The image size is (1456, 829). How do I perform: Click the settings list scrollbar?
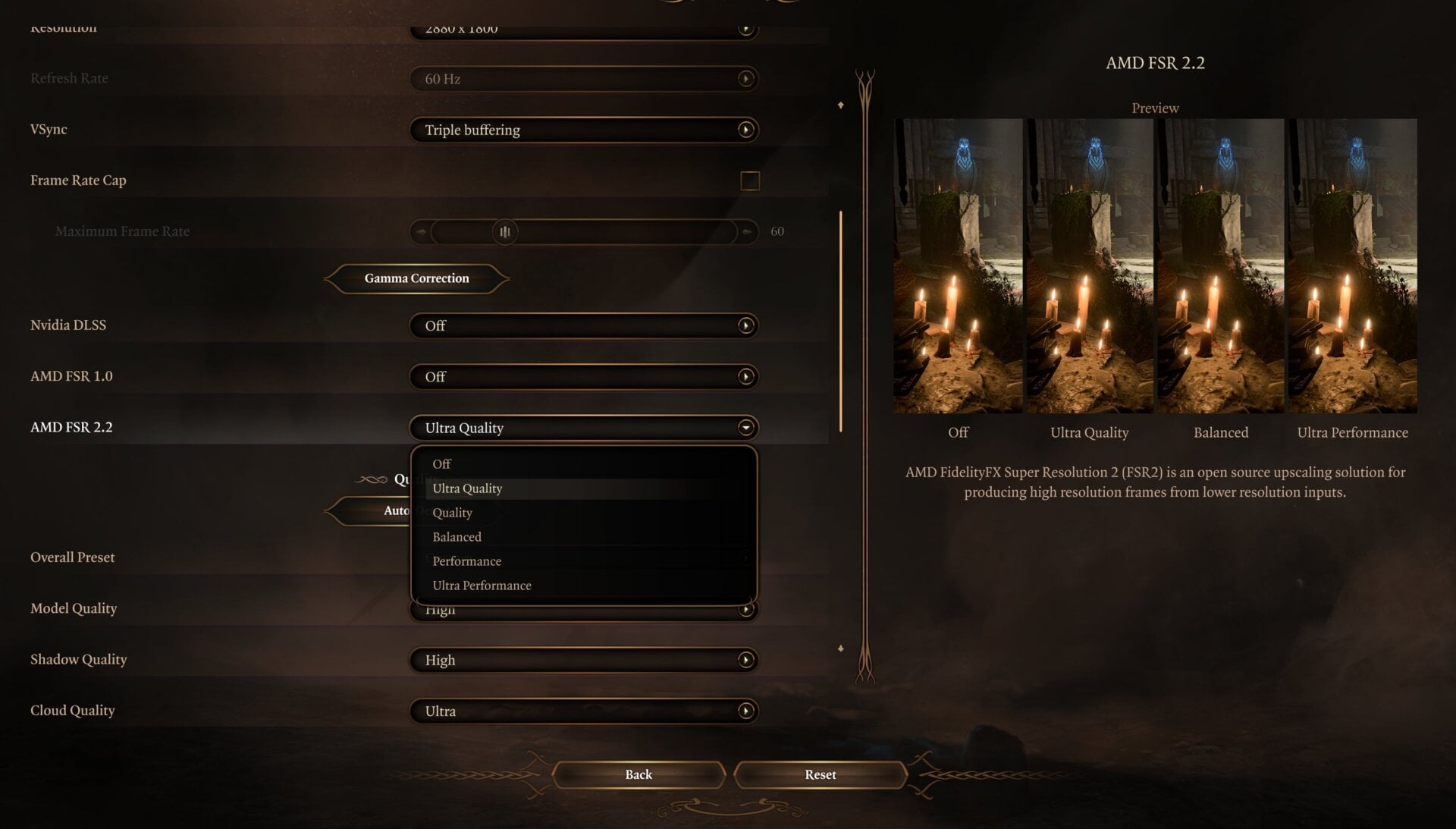point(841,321)
